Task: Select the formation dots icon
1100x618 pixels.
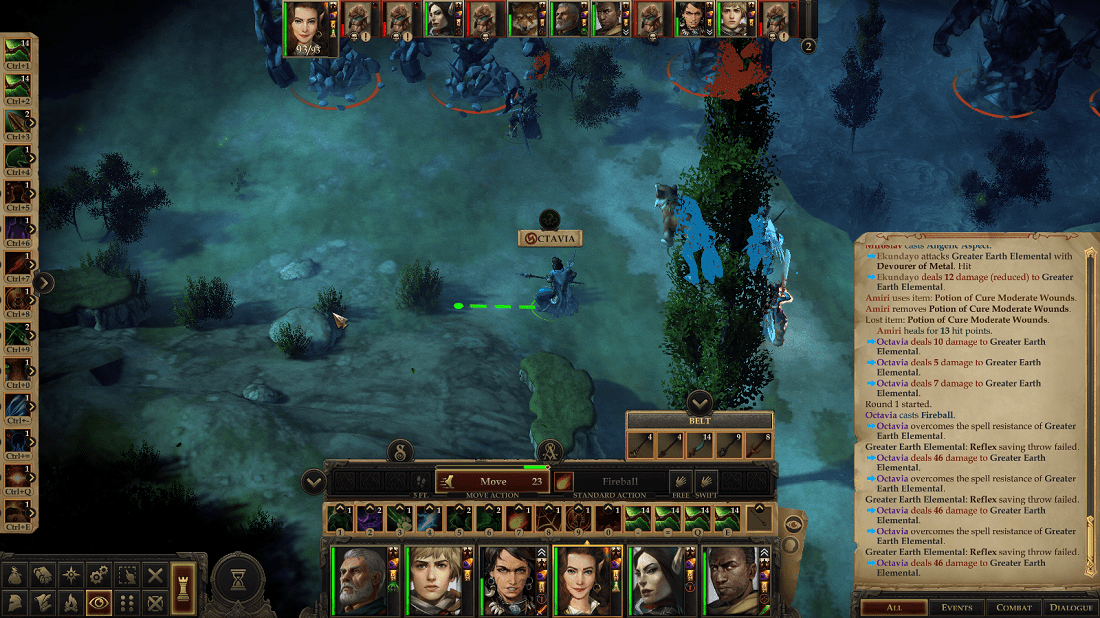Action: tap(127, 603)
